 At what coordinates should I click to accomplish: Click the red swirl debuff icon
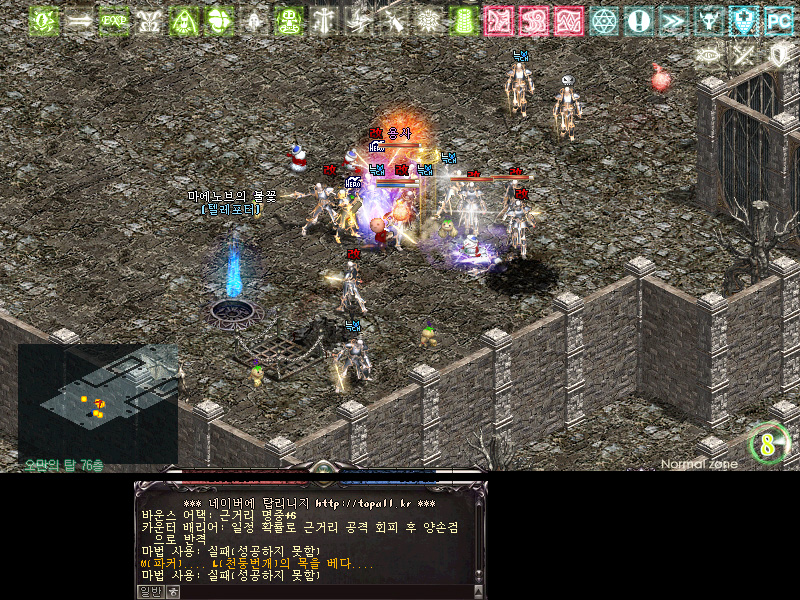click(x=534, y=20)
